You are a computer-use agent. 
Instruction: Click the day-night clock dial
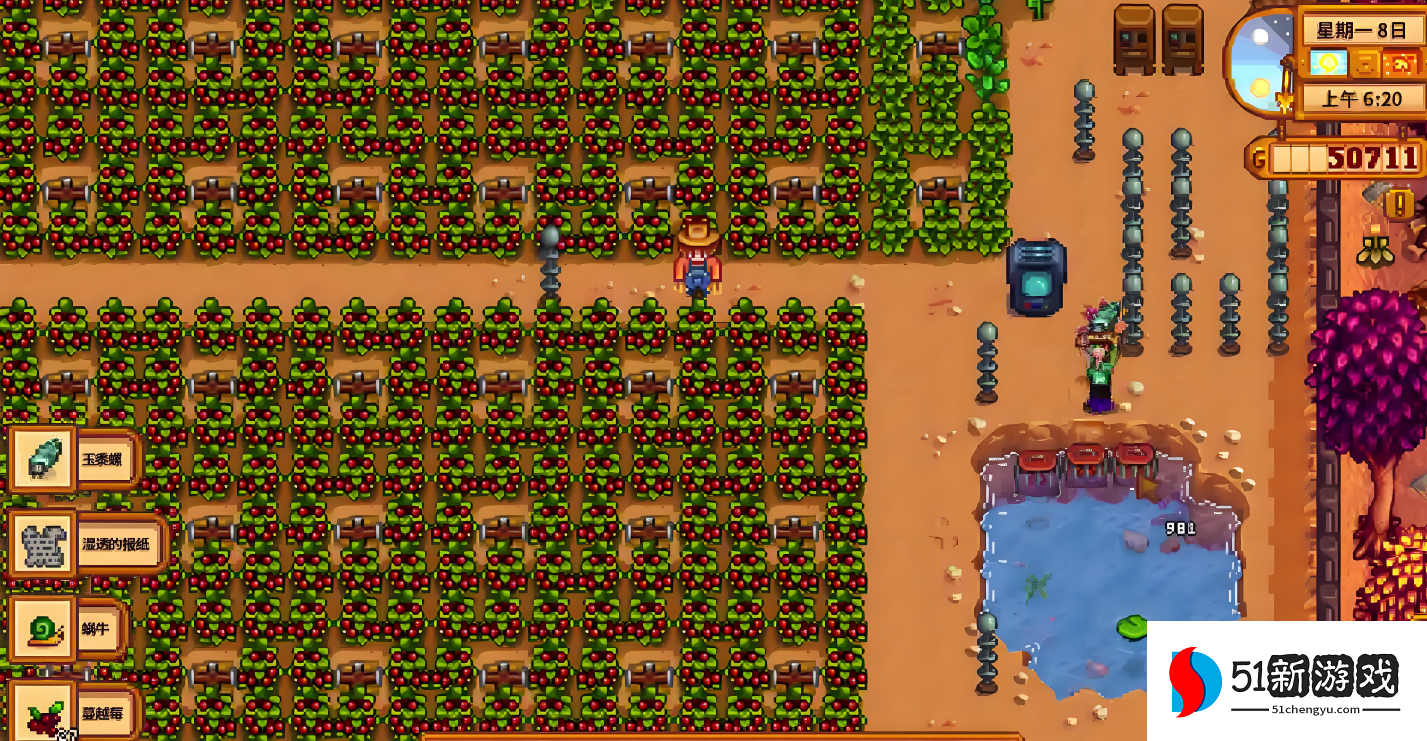point(1259,62)
